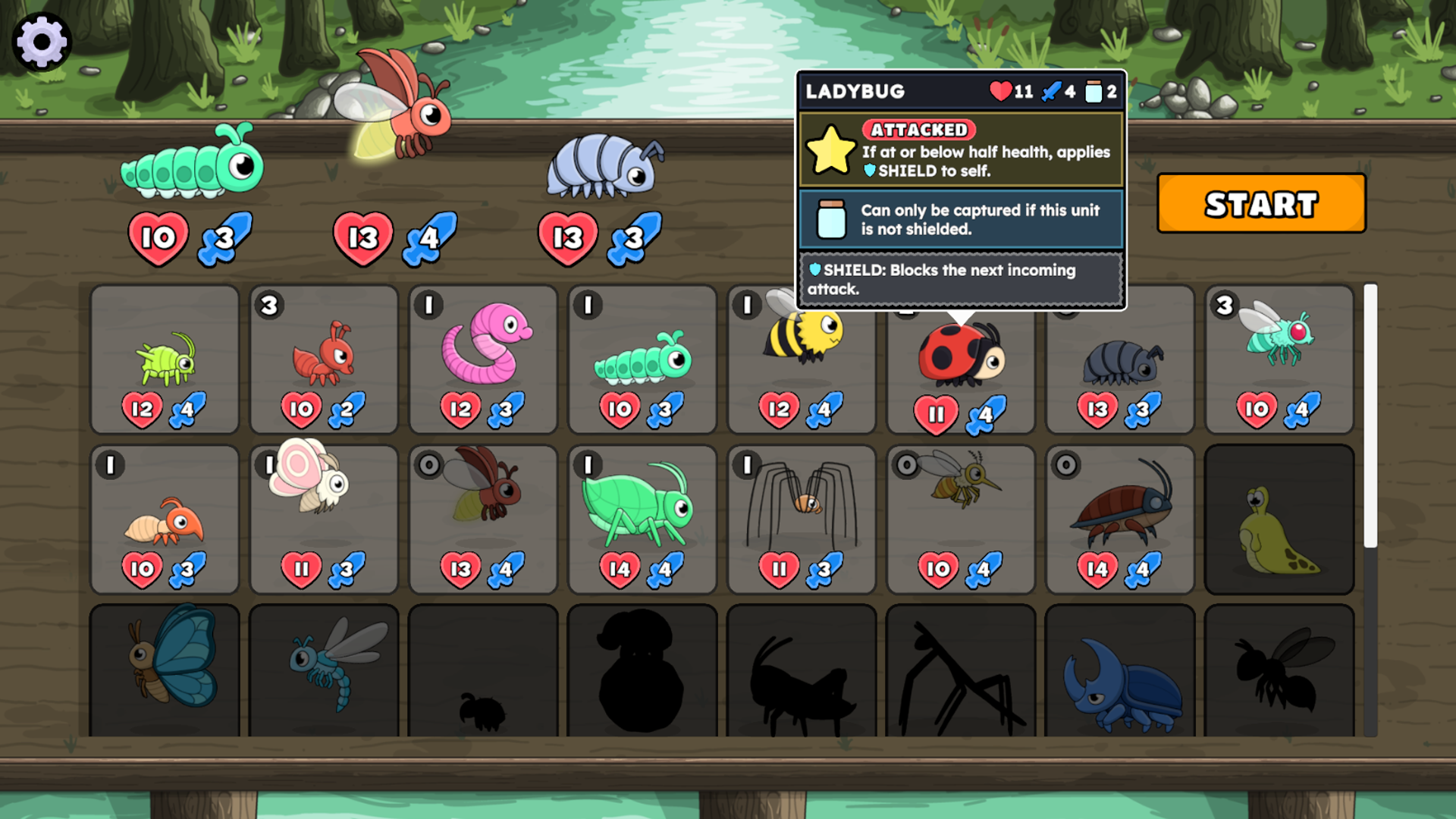This screenshot has width=1456, height=819.
Task: Click the spider card in second row
Action: [x=801, y=516]
